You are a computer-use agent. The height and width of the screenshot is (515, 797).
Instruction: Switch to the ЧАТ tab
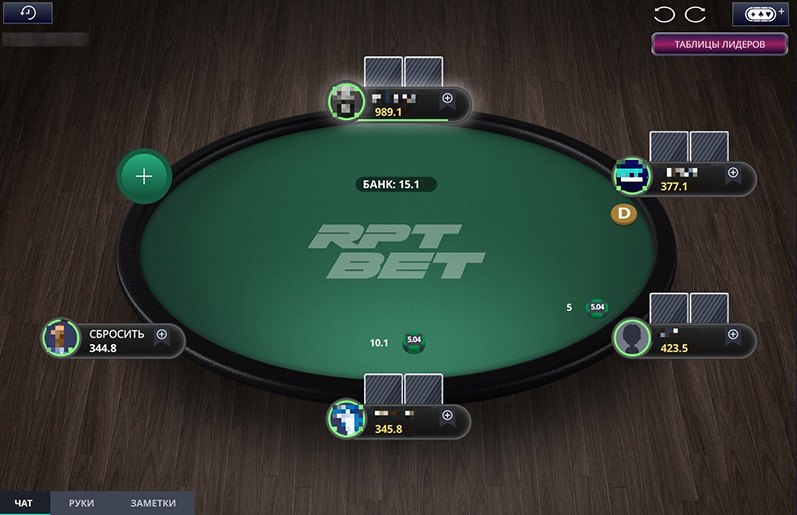24,504
